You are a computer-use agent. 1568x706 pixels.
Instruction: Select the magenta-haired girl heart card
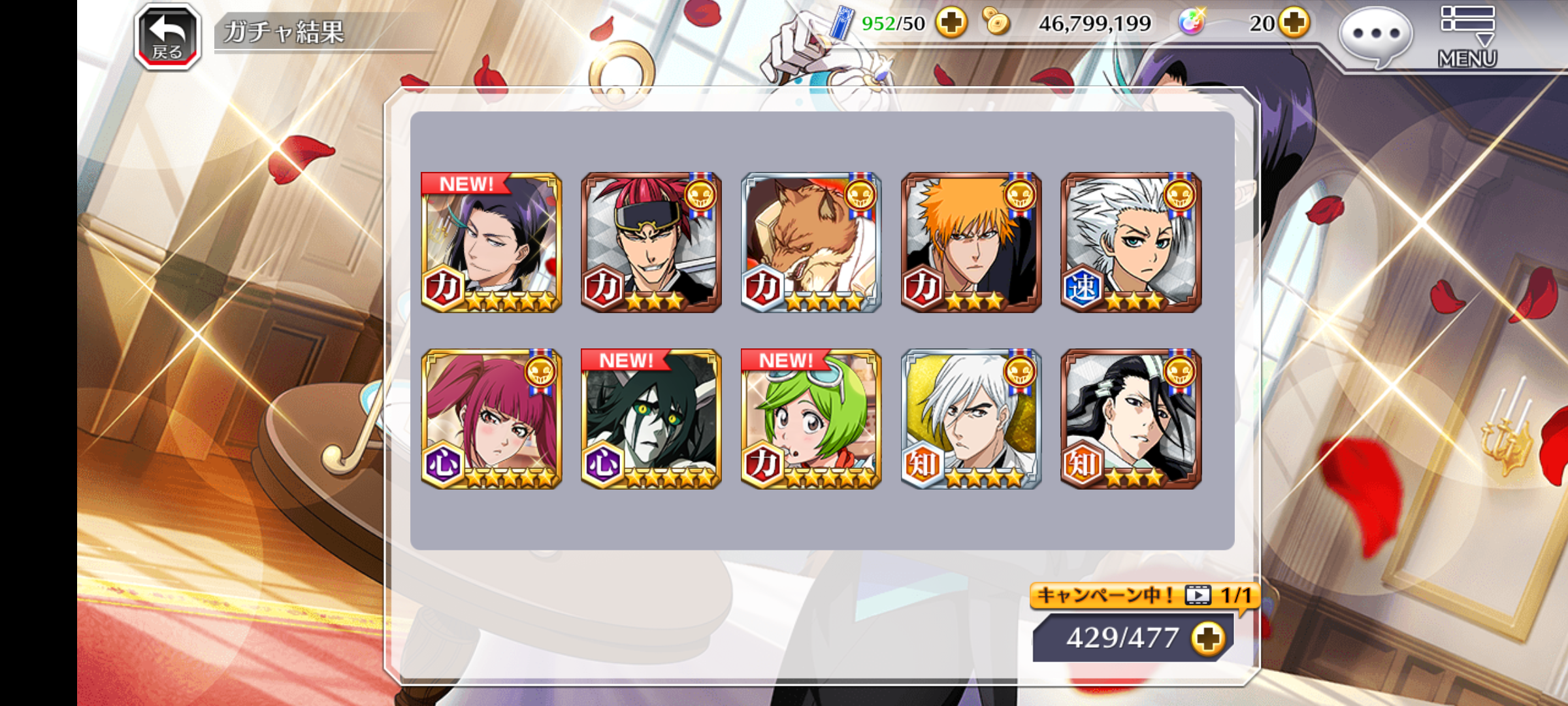point(491,419)
